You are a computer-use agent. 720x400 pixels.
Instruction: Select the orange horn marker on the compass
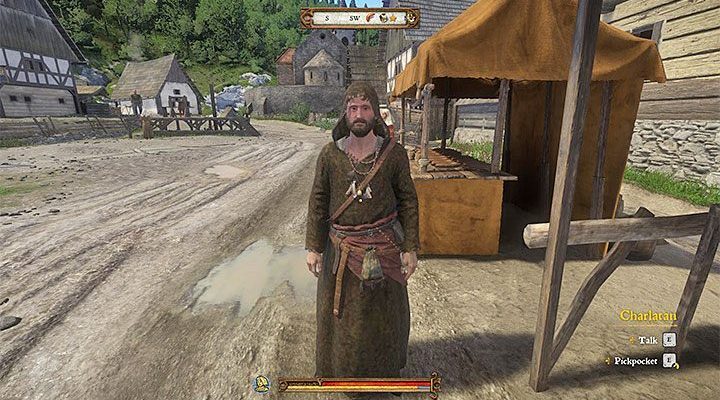click(x=371, y=18)
